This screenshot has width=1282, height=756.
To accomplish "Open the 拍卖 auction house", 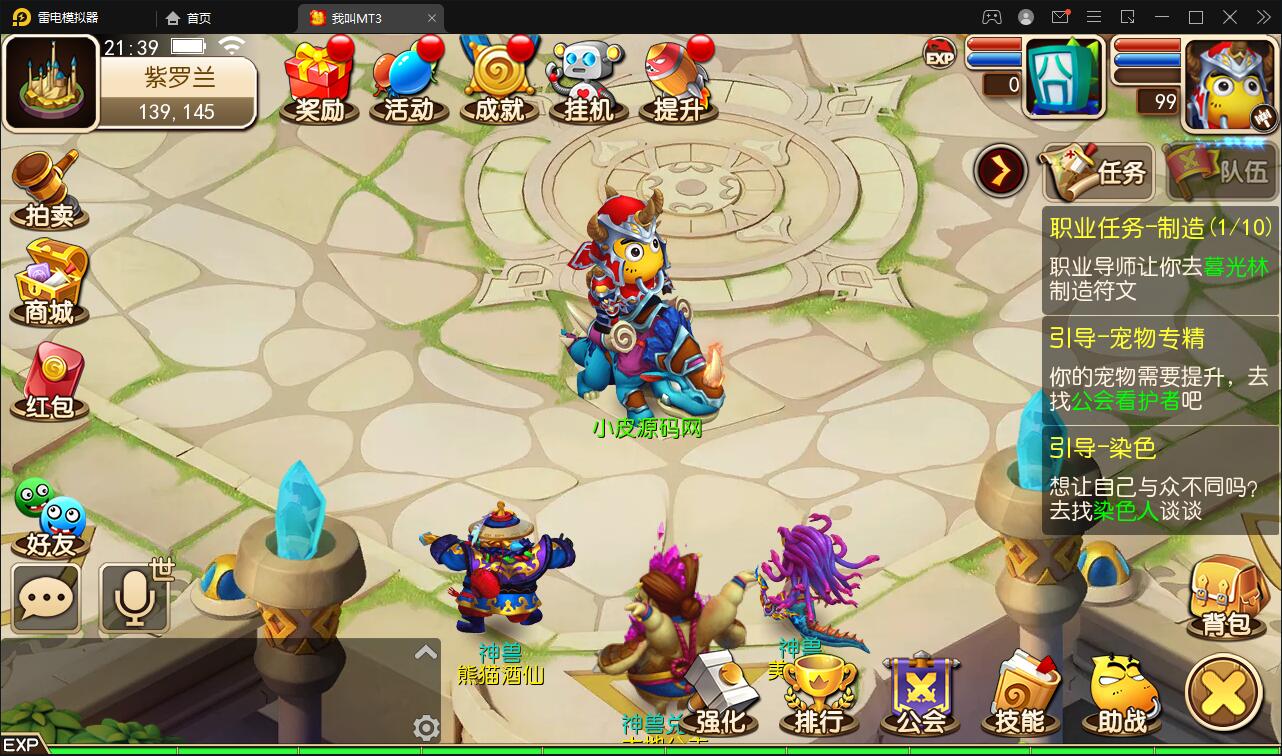I will (x=48, y=191).
